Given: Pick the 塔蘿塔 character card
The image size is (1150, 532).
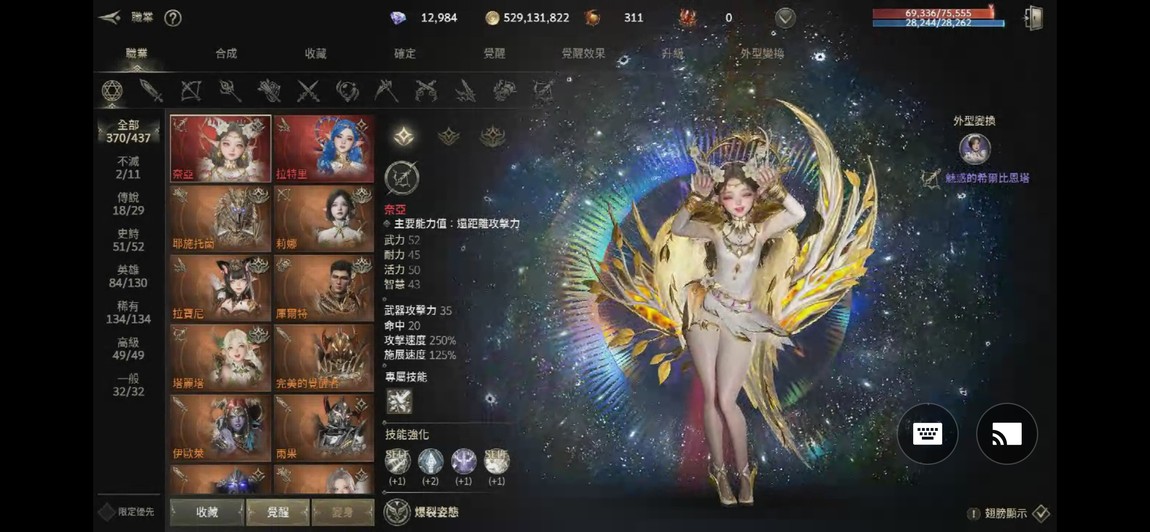Looking at the screenshot, I should (220, 358).
